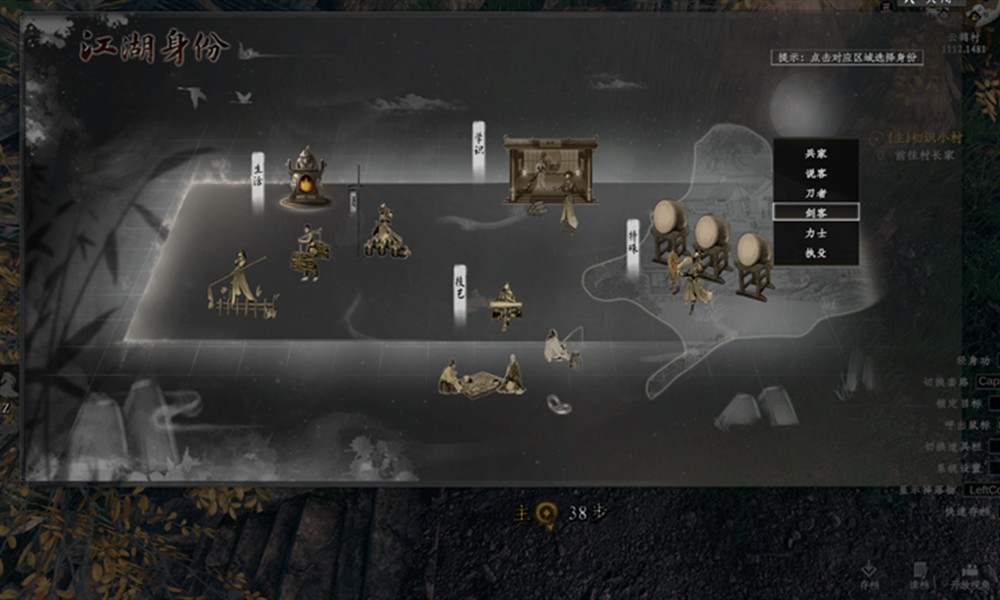This screenshot has height=600, width=1000.
Task: Select the three war drums icon
Action: point(710,245)
